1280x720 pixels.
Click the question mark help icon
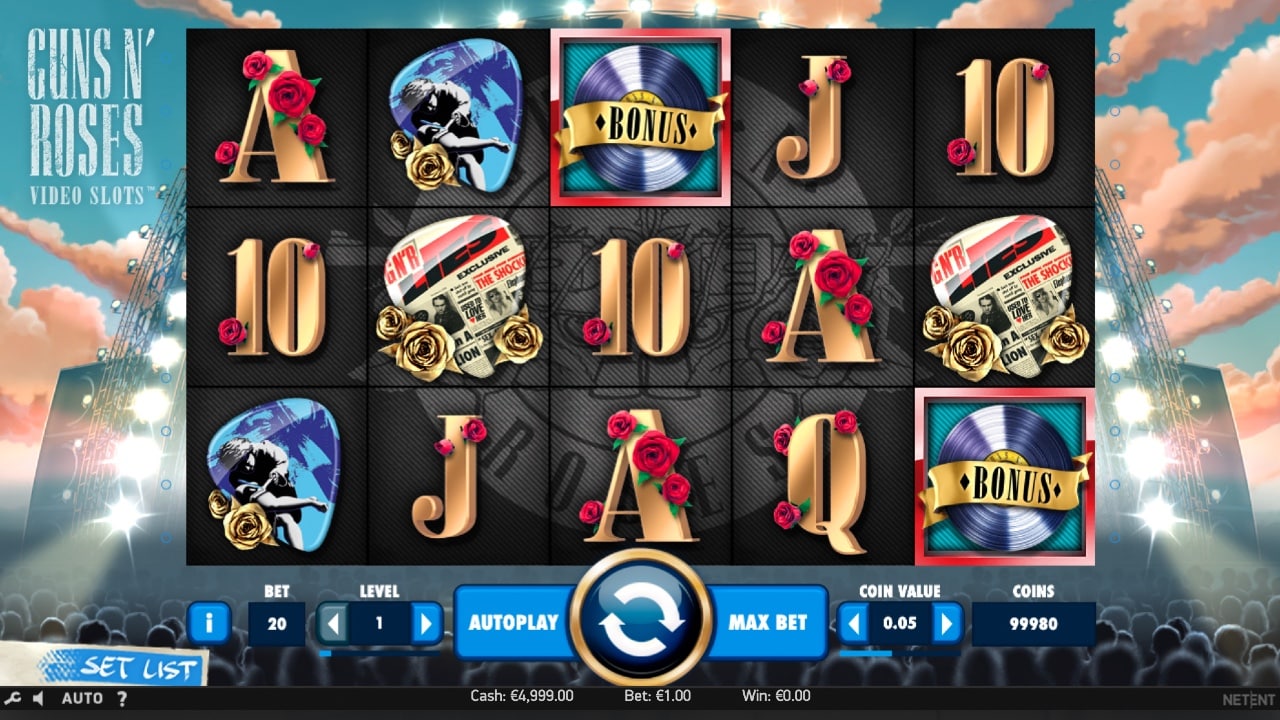pyautogui.click(x=121, y=698)
